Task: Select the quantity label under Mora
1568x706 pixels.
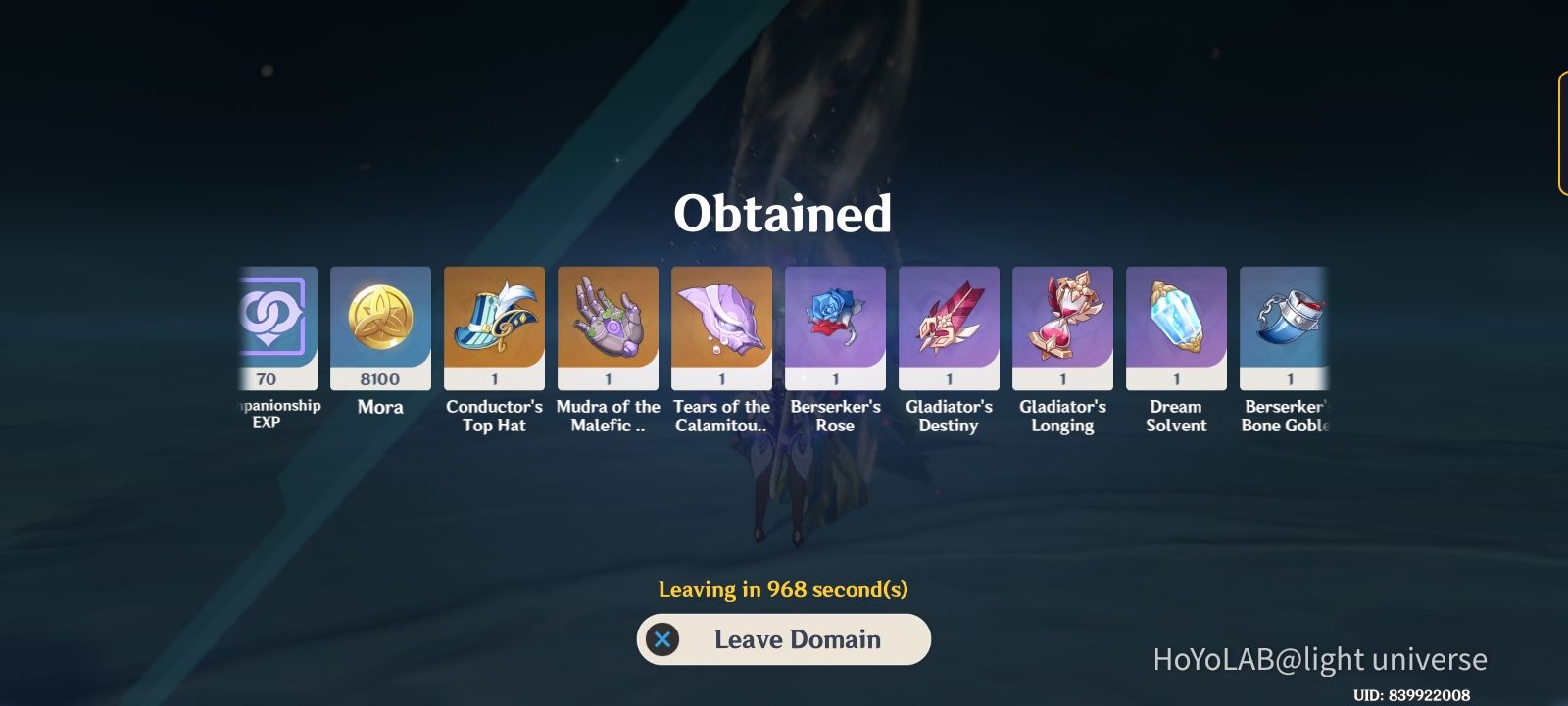Action: point(380,379)
